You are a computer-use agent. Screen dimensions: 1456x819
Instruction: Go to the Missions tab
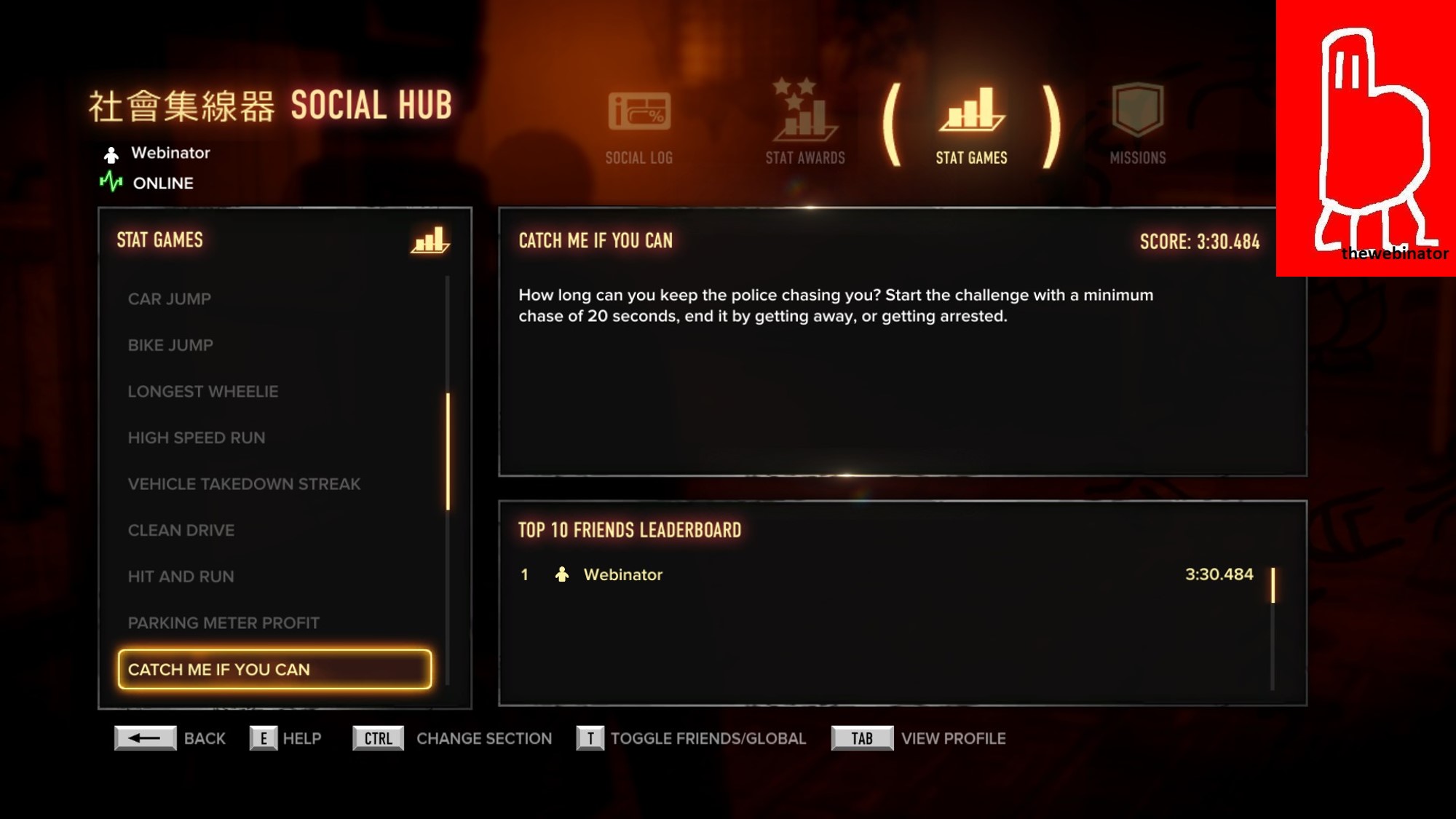coord(1137,125)
